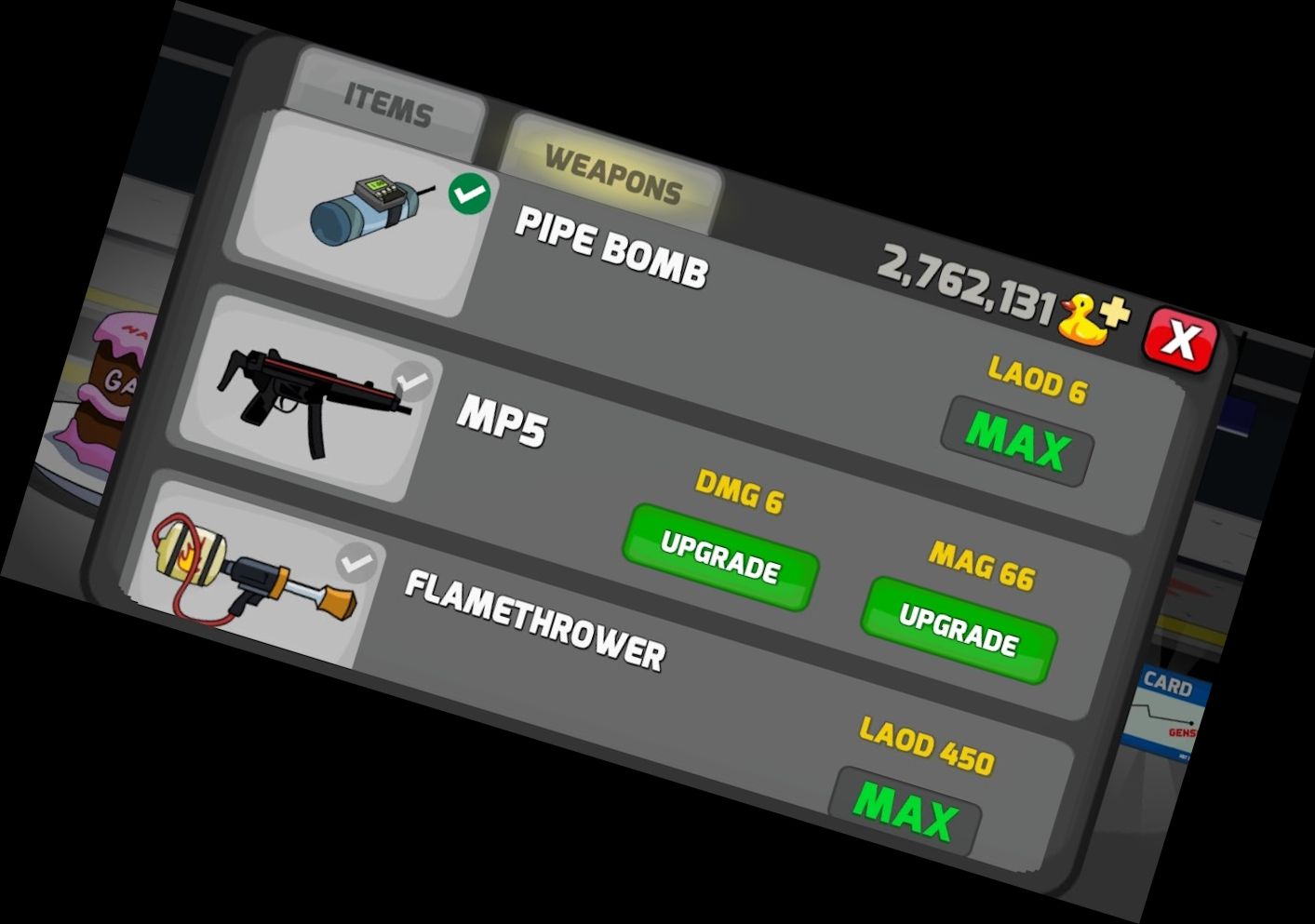1315x924 pixels.
Task: Select the Weapons tab
Action: tap(613, 175)
